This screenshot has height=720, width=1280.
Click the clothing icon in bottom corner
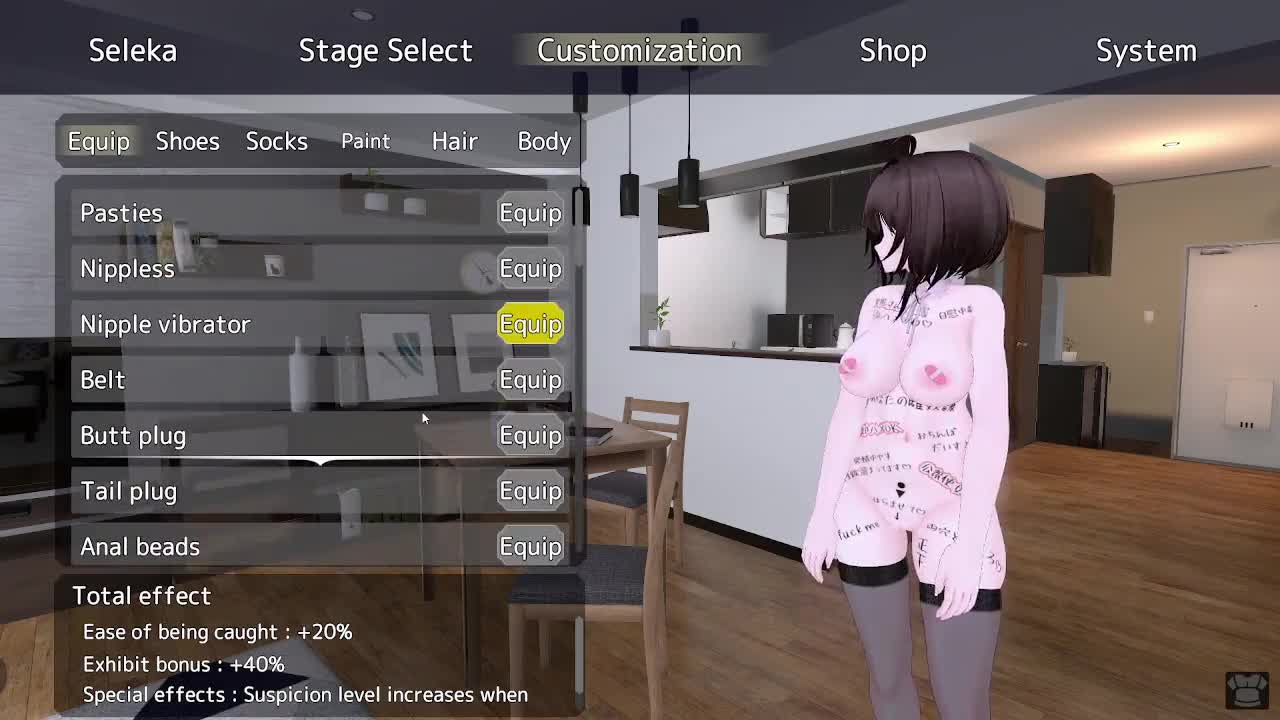click(1246, 689)
